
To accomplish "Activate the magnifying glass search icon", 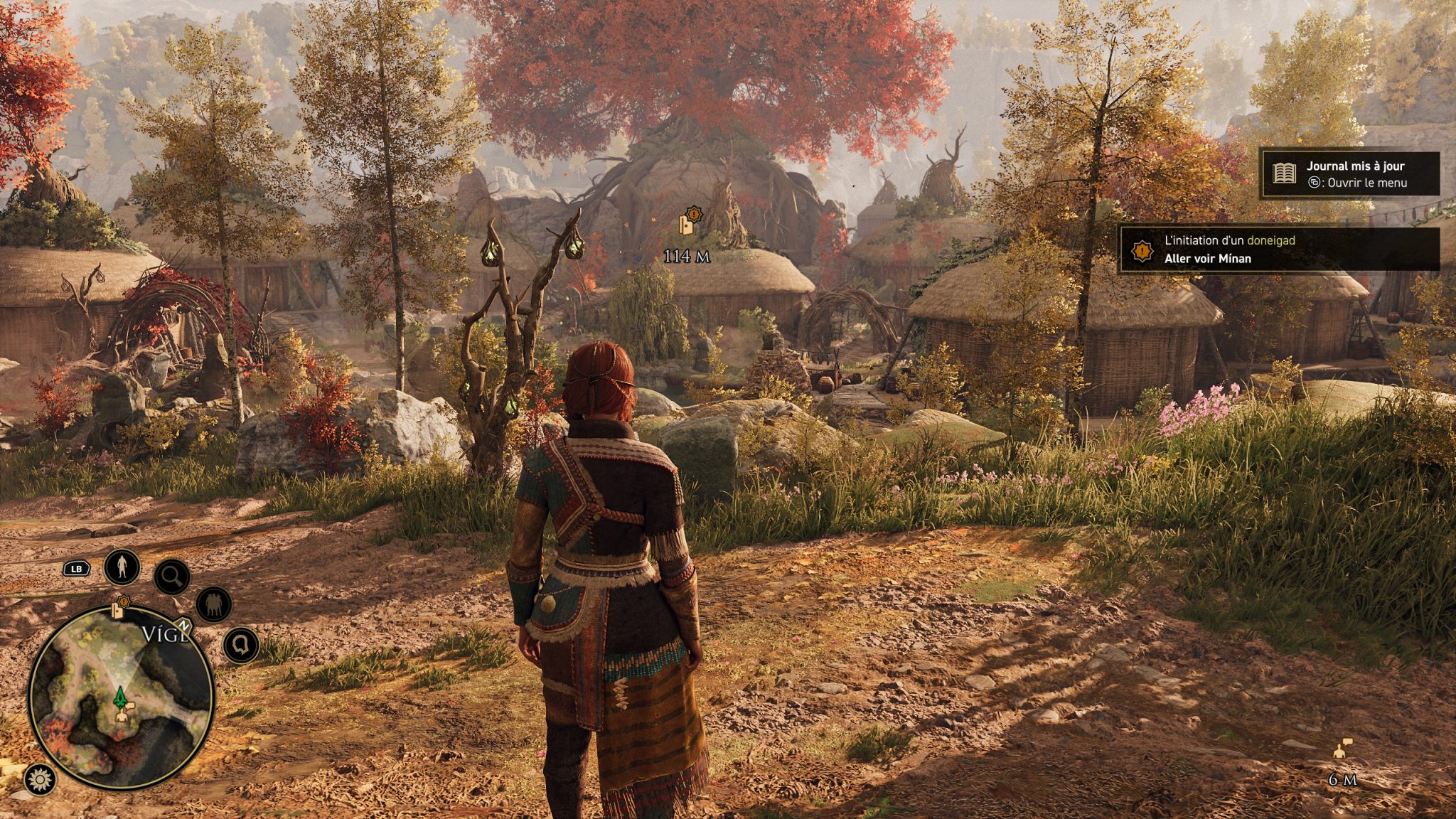I will [x=171, y=577].
